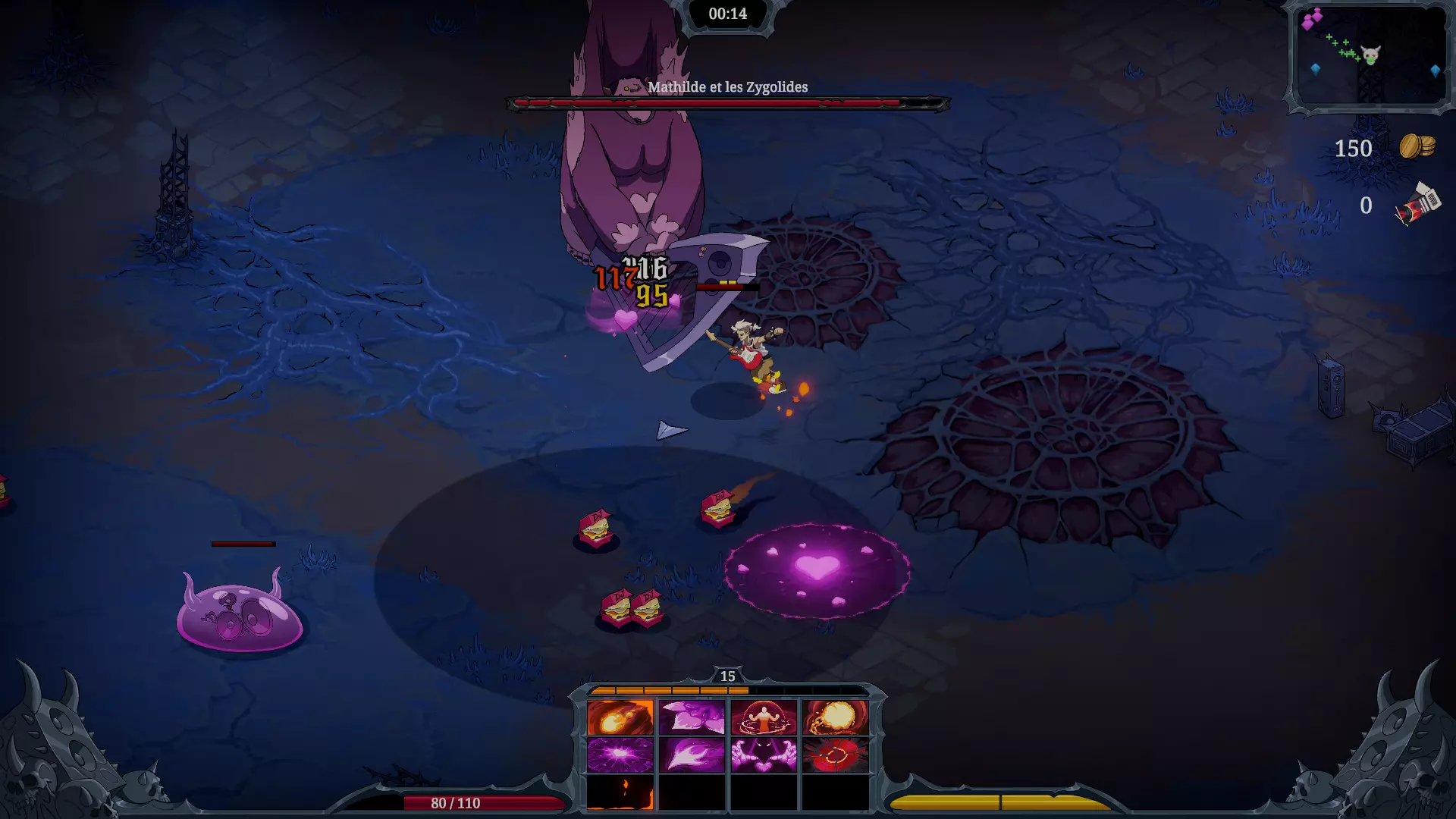The height and width of the screenshot is (819, 1456).
Task: Open the minimap
Action: point(1370,56)
